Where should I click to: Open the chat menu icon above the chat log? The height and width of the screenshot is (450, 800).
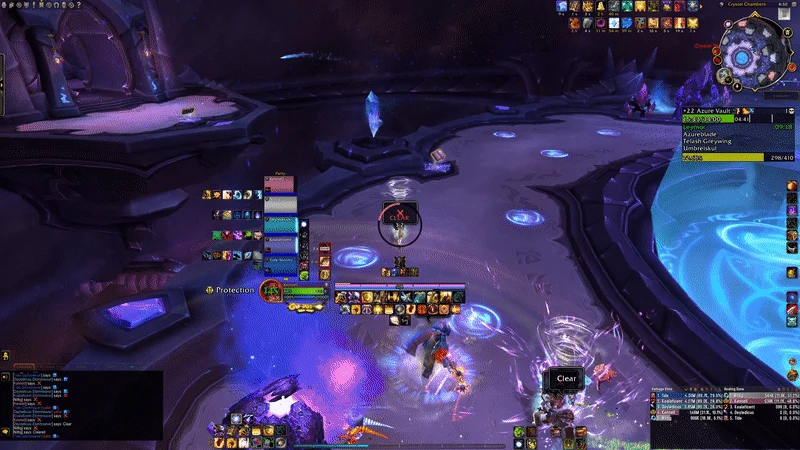6,354
